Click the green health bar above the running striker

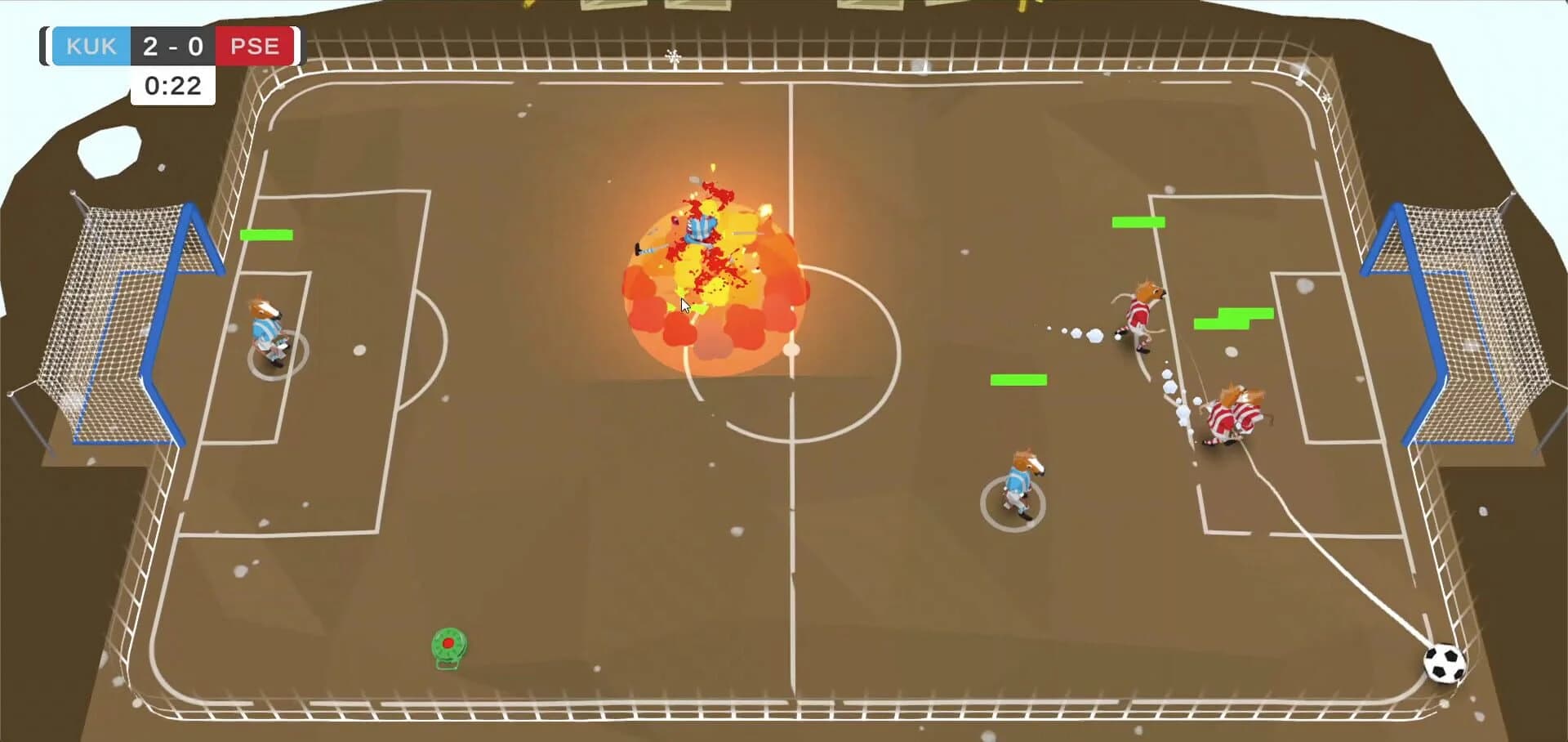[x=1138, y=221]
